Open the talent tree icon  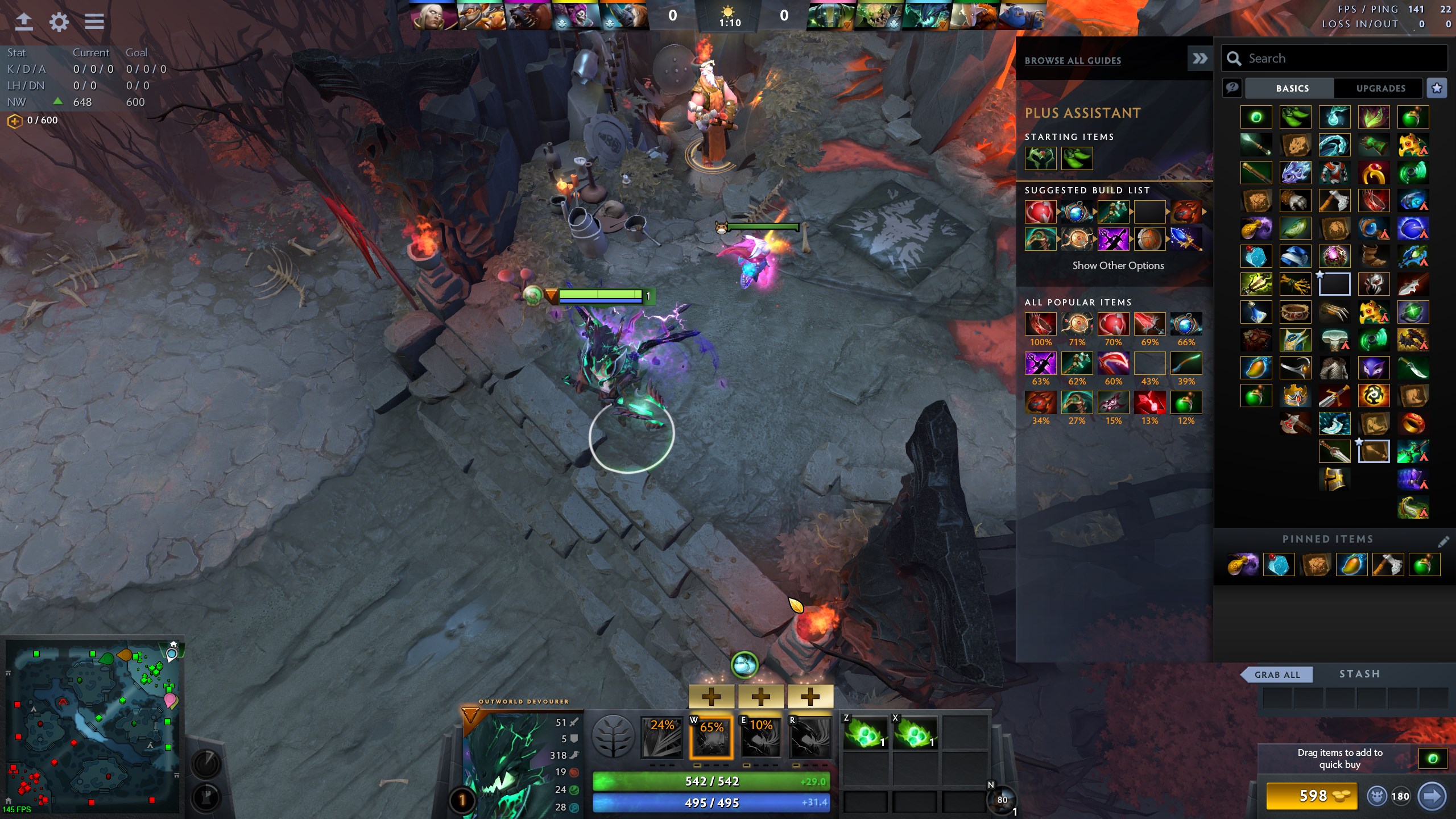[613, 737]
